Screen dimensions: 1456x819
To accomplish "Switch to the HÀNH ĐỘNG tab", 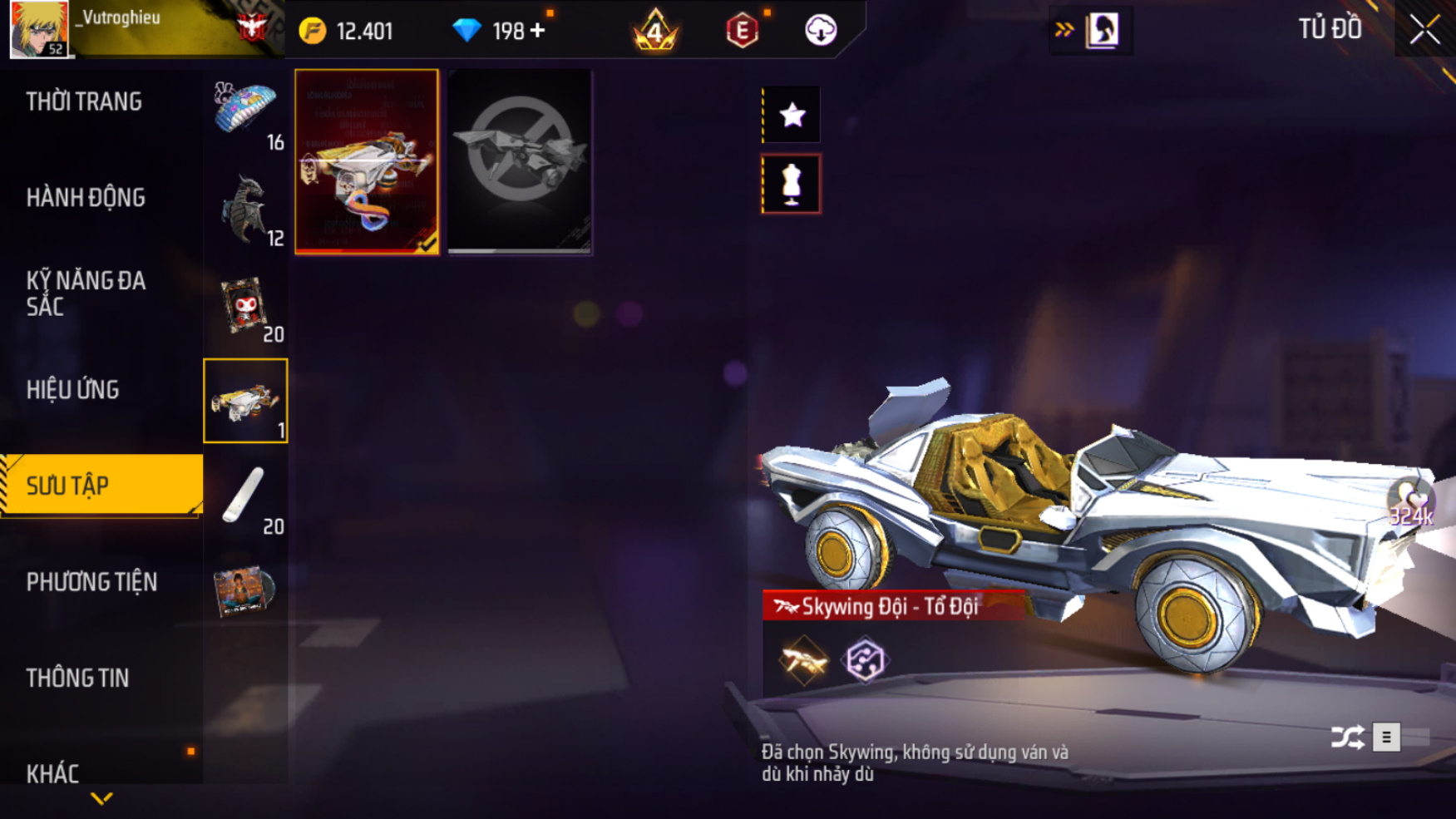I will (x=86, y=198).
